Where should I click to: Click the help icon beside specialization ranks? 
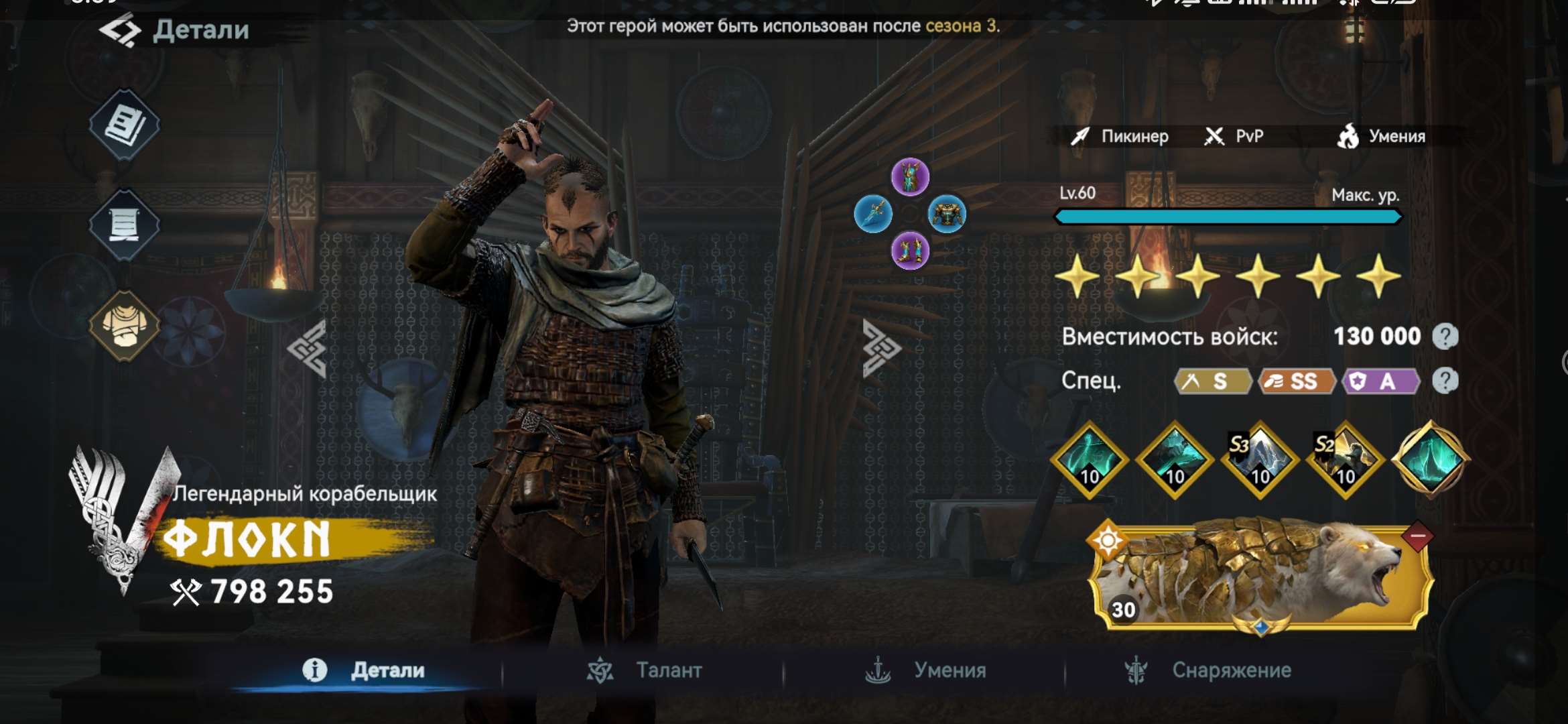[x=1445, y=381]
